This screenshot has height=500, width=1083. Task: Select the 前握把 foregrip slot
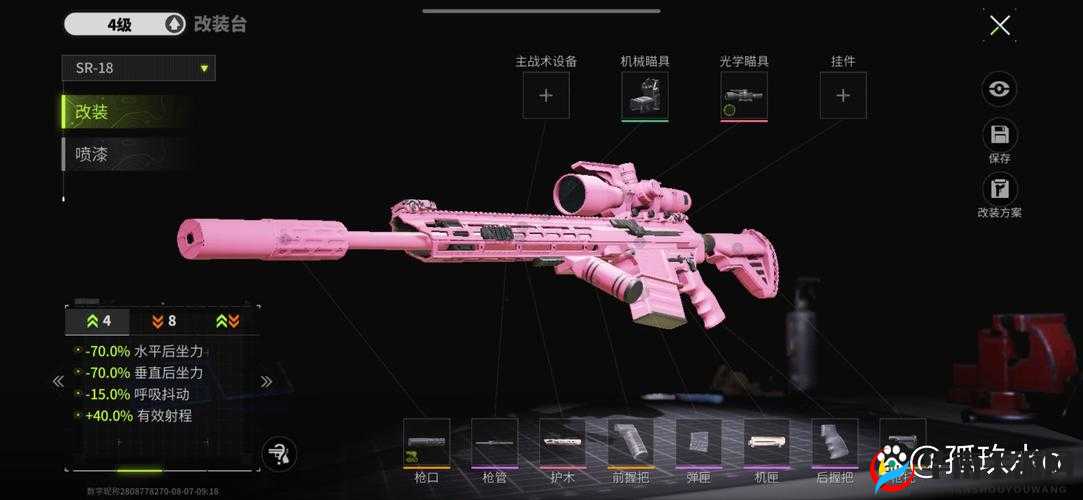631,443
